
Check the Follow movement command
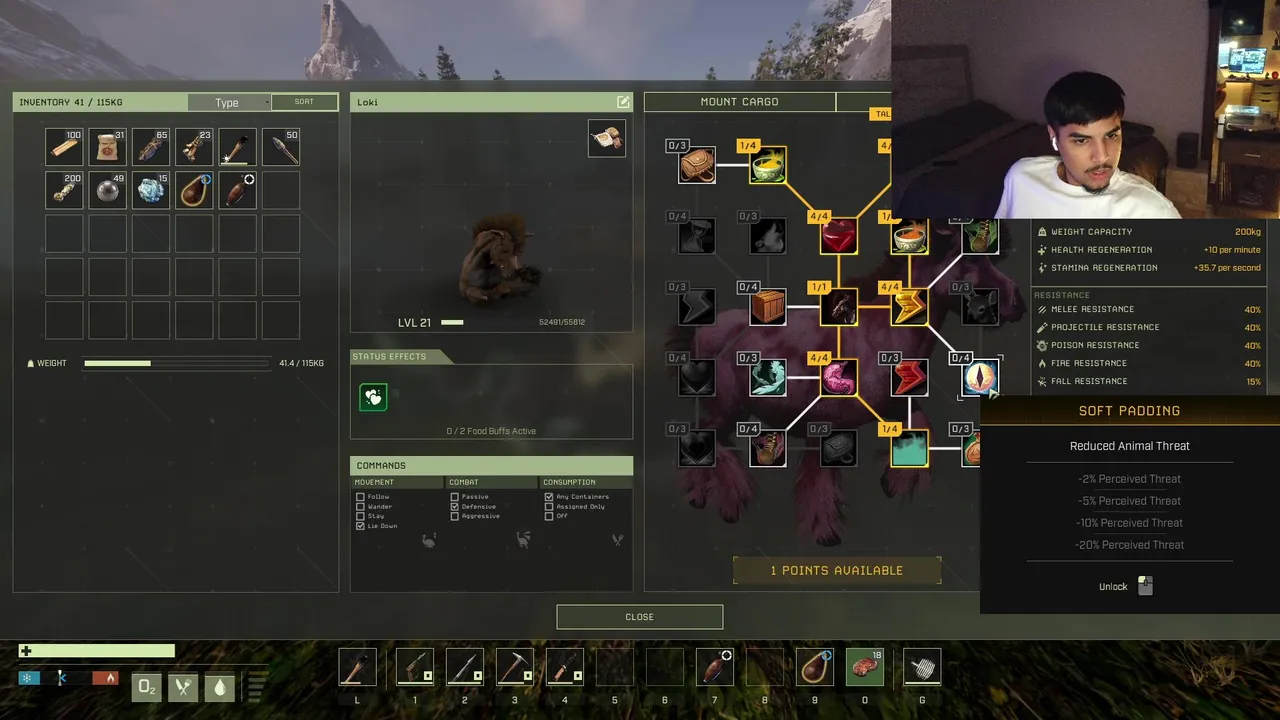[x=360, y=497]
